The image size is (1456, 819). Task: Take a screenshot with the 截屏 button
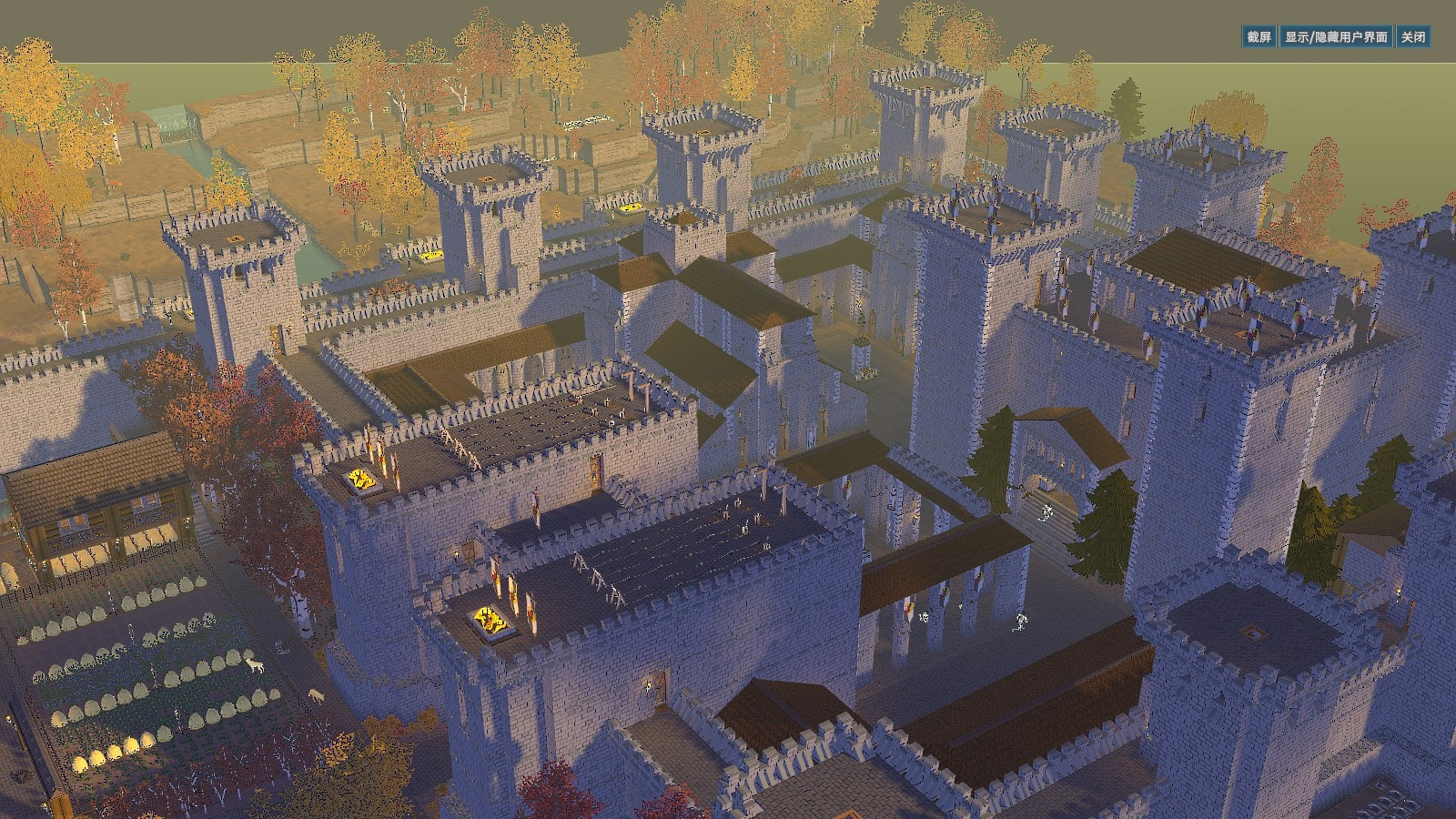(1259, 37)
